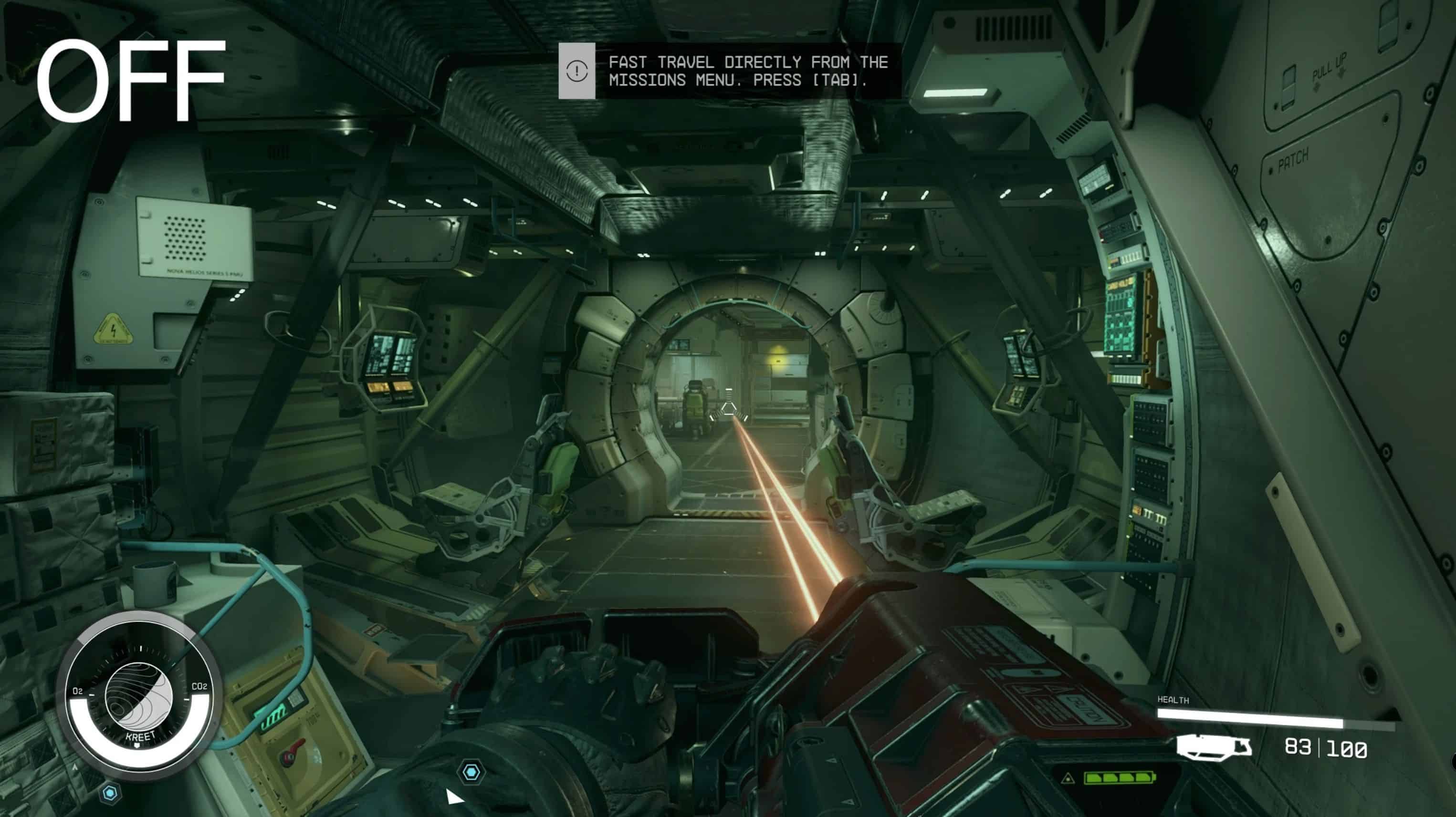Image resolution: width=1456 pixels, height=817 pixels.
Task: Click the equipped weapon silhouette icon
Action: point(1214,746)
